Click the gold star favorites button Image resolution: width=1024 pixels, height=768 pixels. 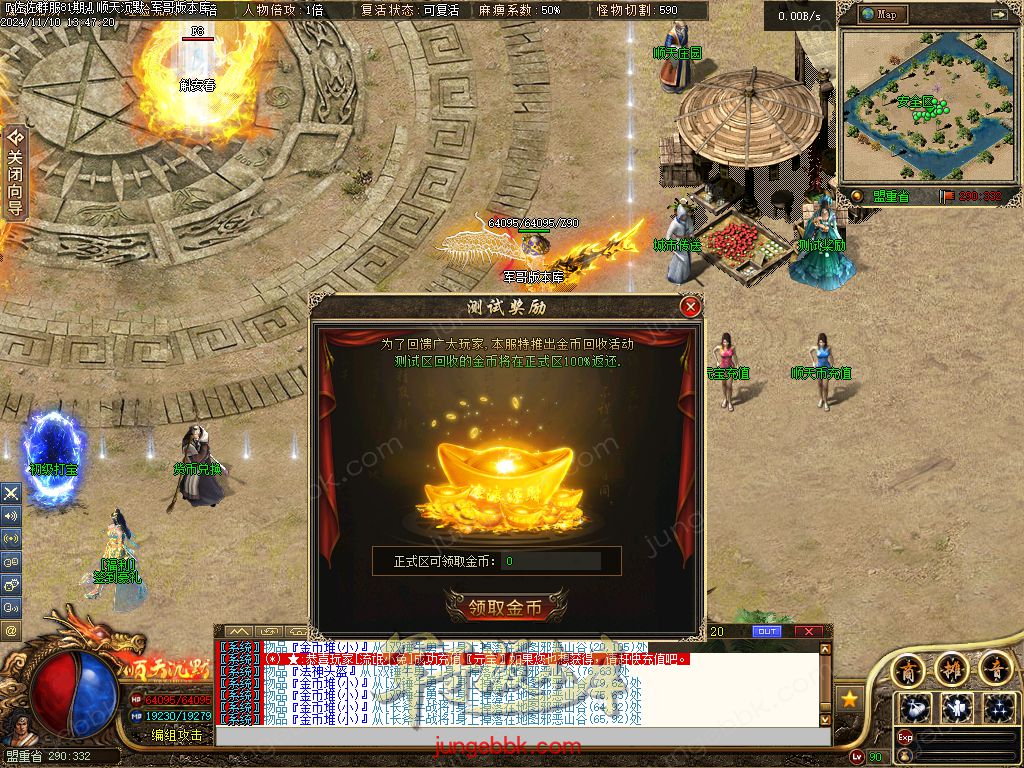coord(850,698)
